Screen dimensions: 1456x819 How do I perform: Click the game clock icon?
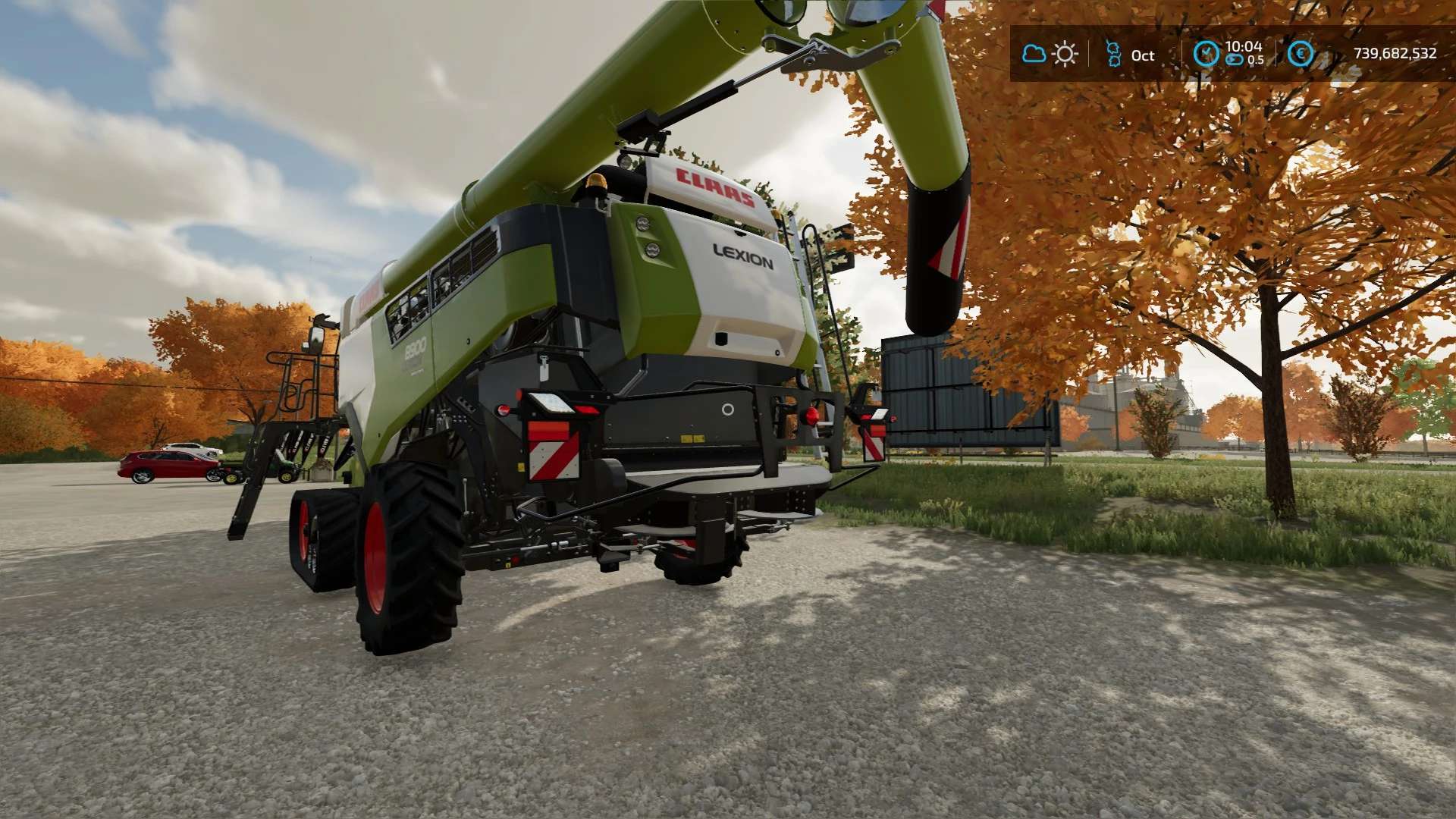coord(1206,54)
